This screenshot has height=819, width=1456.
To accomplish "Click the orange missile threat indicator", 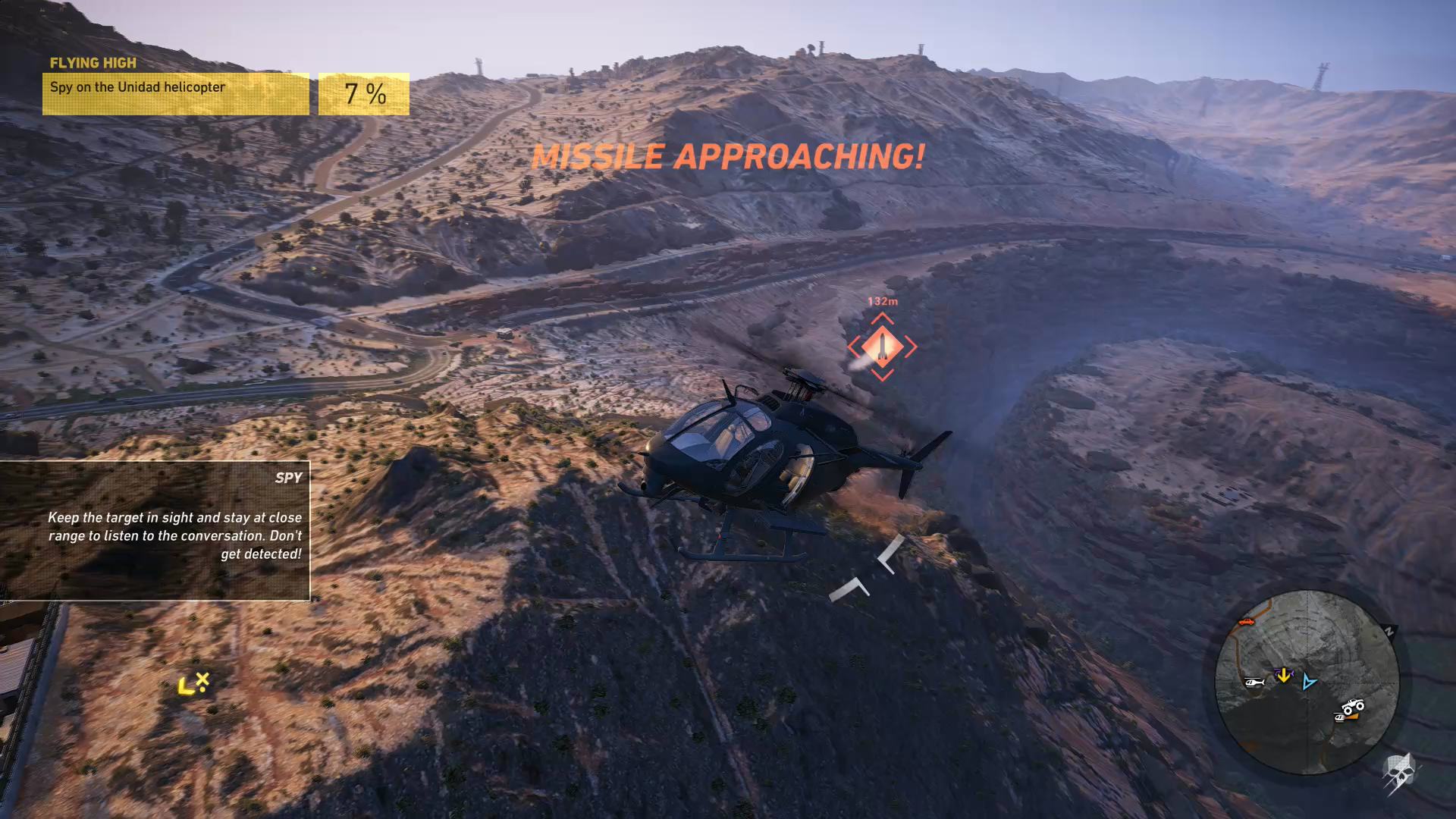I will click(882, 347).
